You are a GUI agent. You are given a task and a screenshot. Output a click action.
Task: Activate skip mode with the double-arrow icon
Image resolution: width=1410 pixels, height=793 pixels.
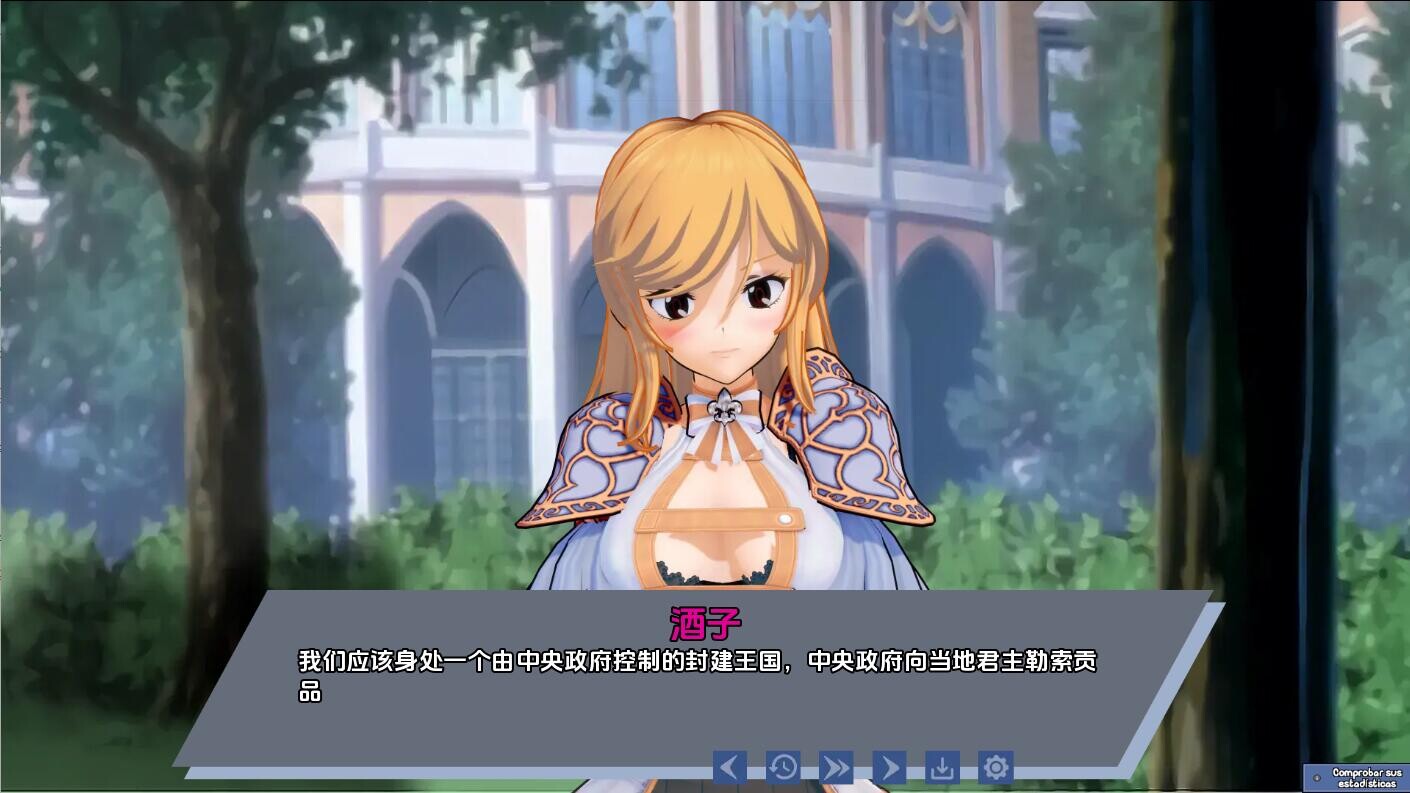837,768
